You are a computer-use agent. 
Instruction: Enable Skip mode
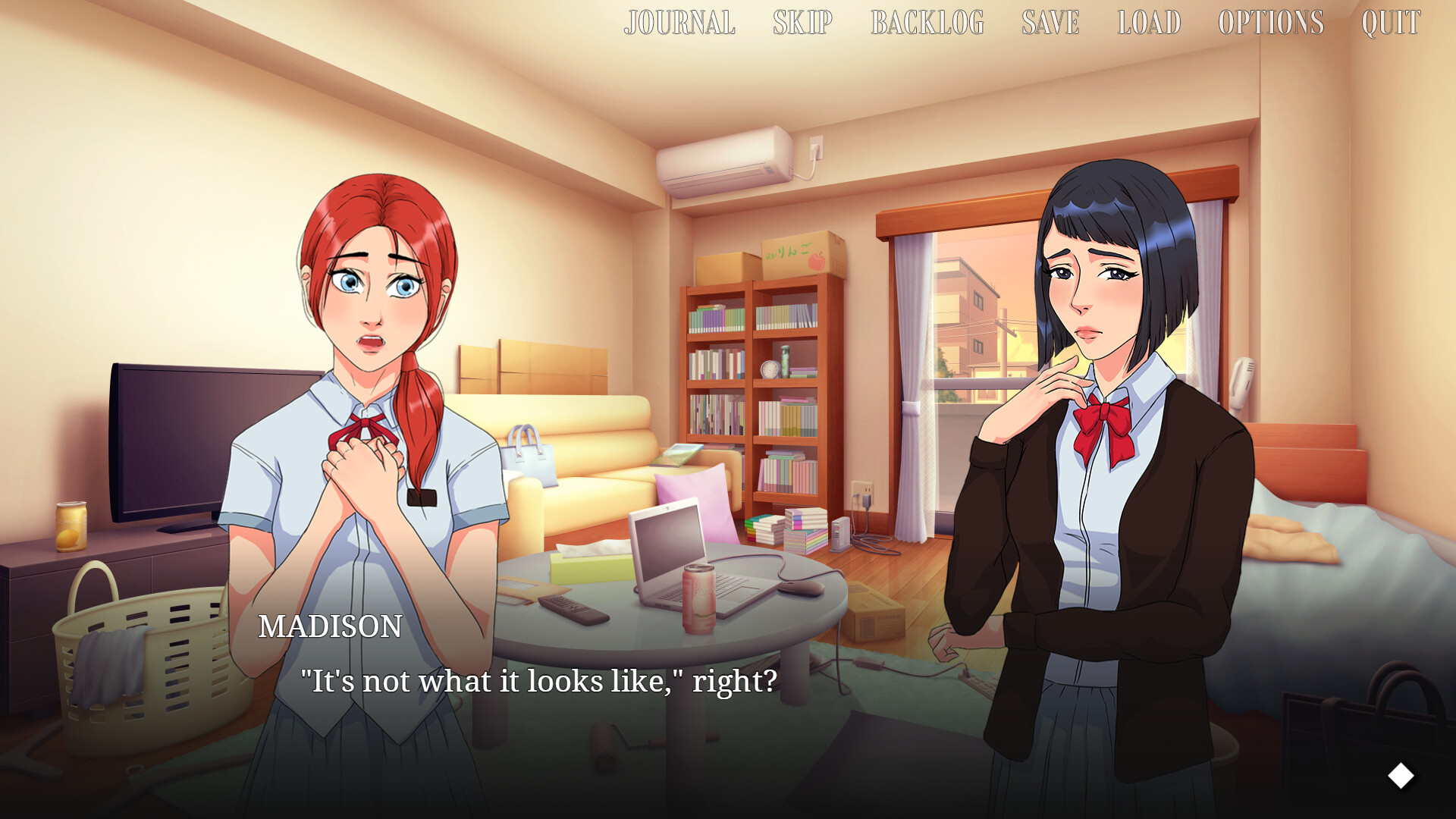point(802,23)
